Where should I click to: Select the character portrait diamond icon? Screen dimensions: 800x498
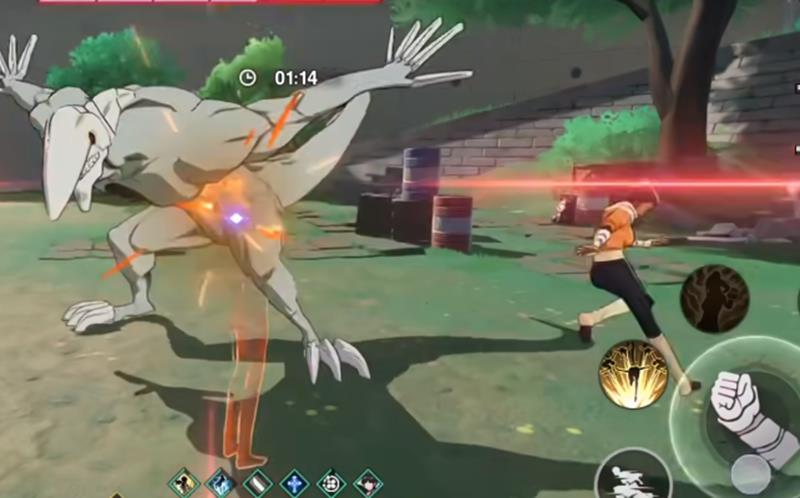point(368,484)
